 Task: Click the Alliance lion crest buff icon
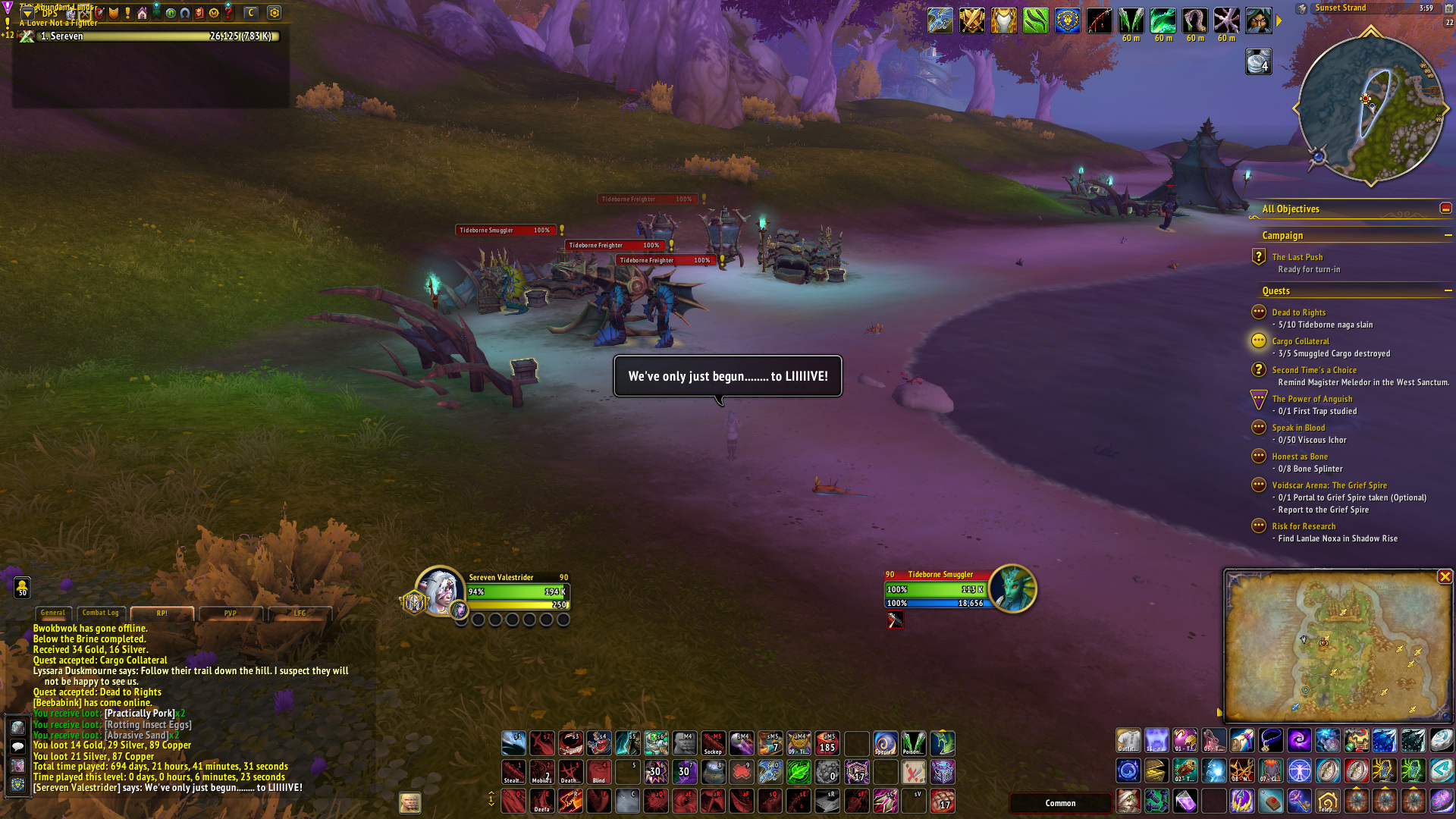click(x=1067, y=20)
